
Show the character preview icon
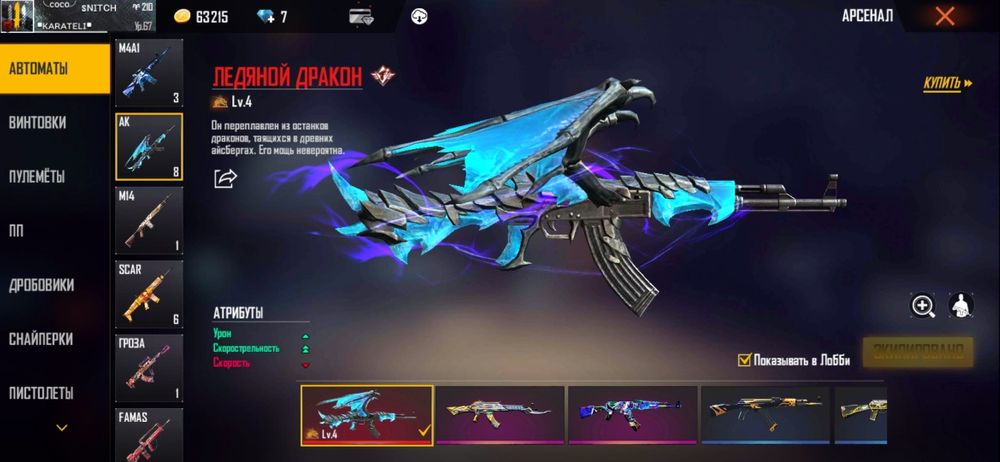point(961,306)
